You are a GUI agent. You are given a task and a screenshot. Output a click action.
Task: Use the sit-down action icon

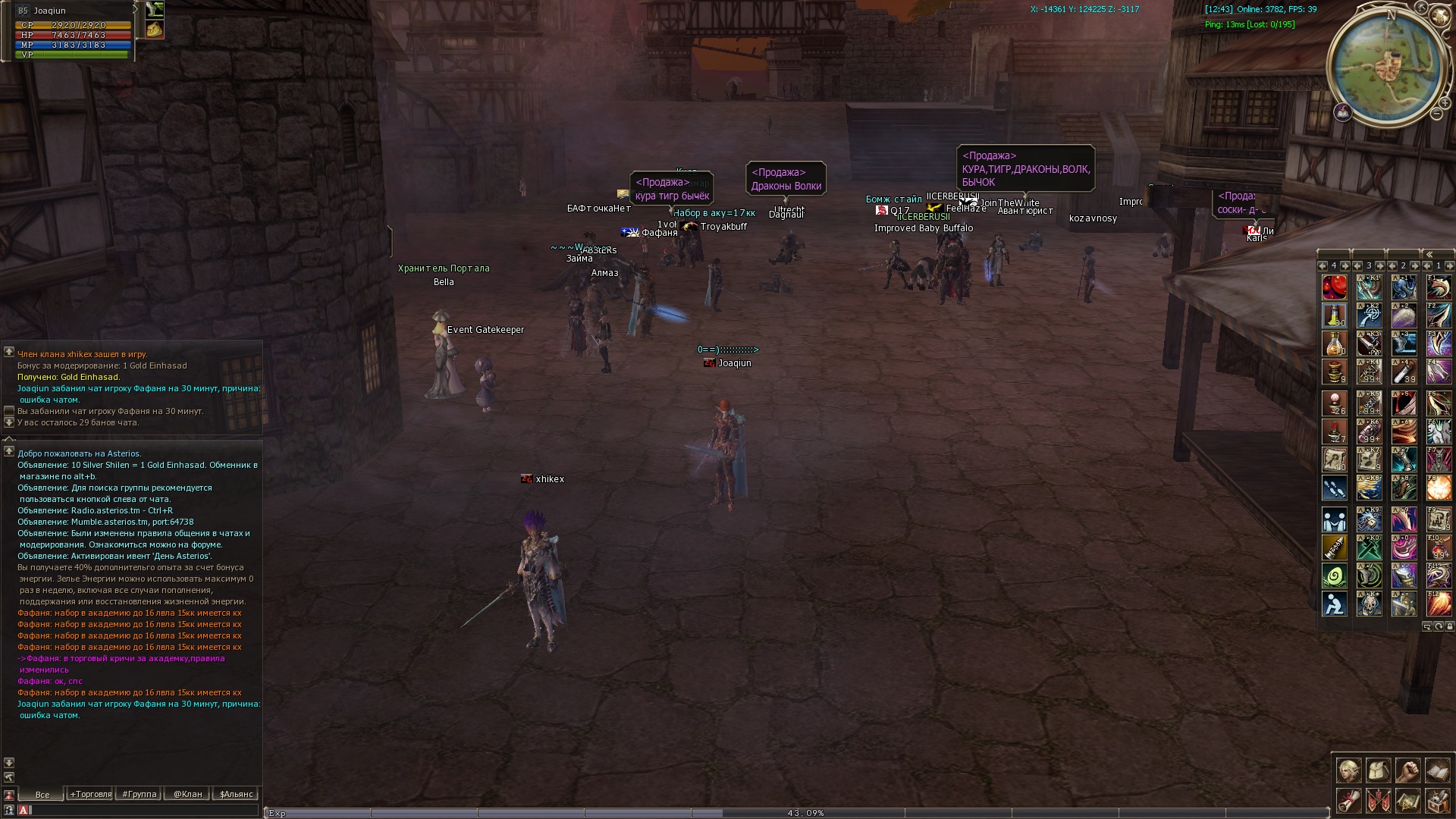tap(1335, 604)
